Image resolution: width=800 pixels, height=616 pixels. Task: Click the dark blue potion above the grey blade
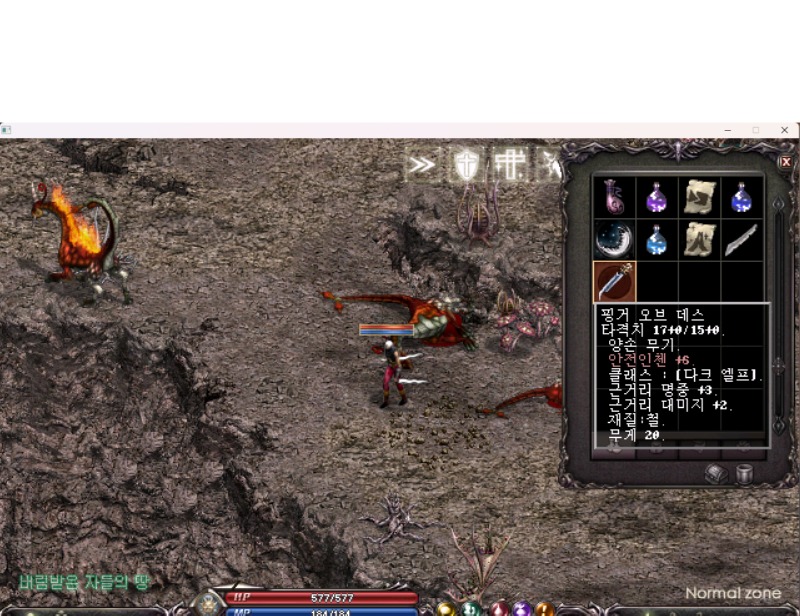click(741, 197)
